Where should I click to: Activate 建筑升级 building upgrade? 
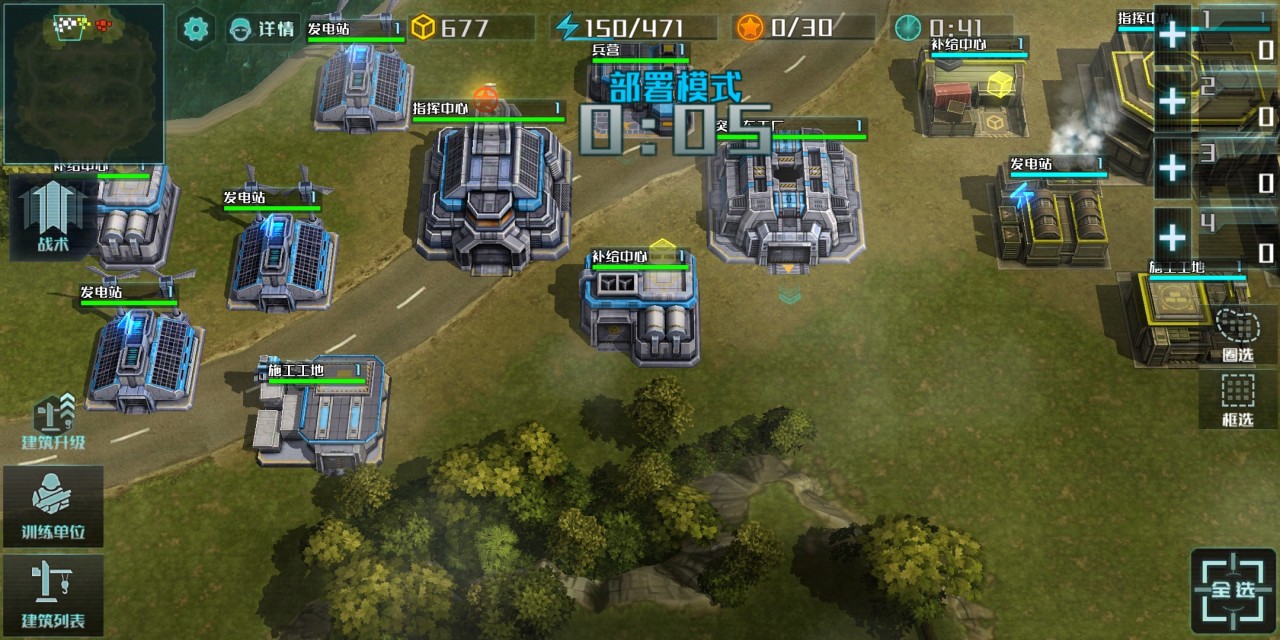coord(54,422)
